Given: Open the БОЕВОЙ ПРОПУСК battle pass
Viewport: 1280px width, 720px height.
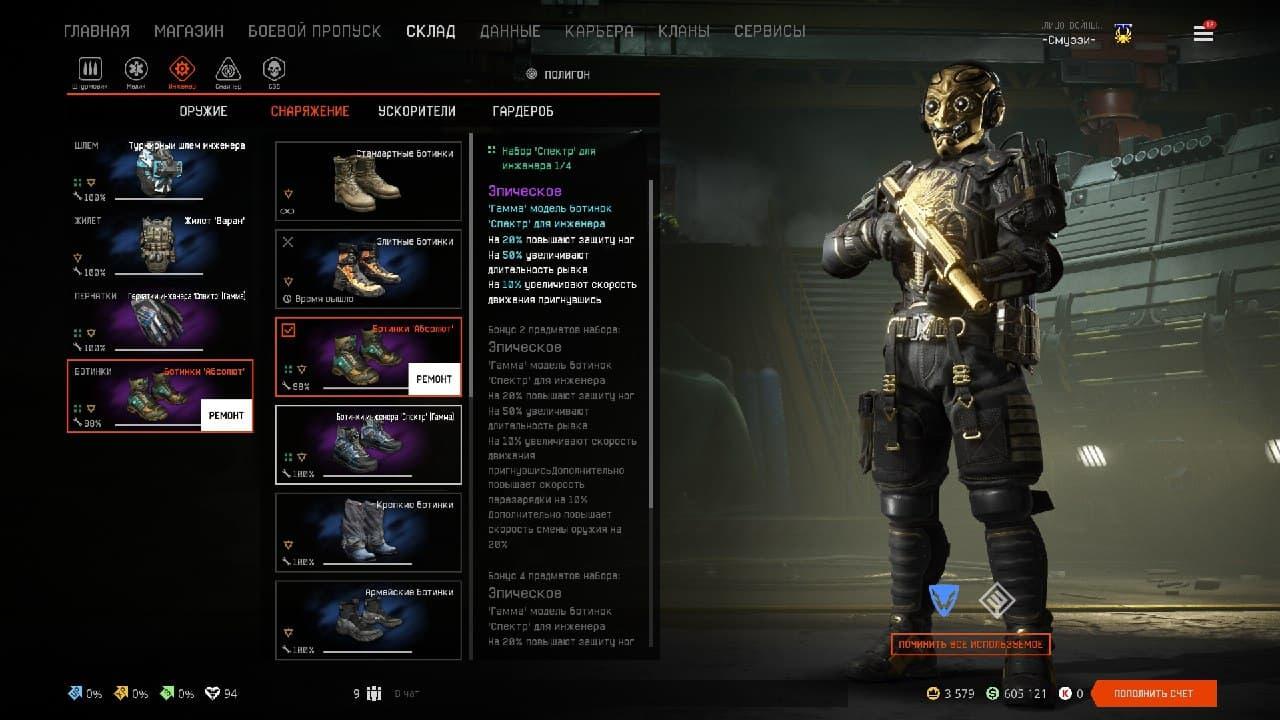Looking at the screenshot, I should click(314, 31).
